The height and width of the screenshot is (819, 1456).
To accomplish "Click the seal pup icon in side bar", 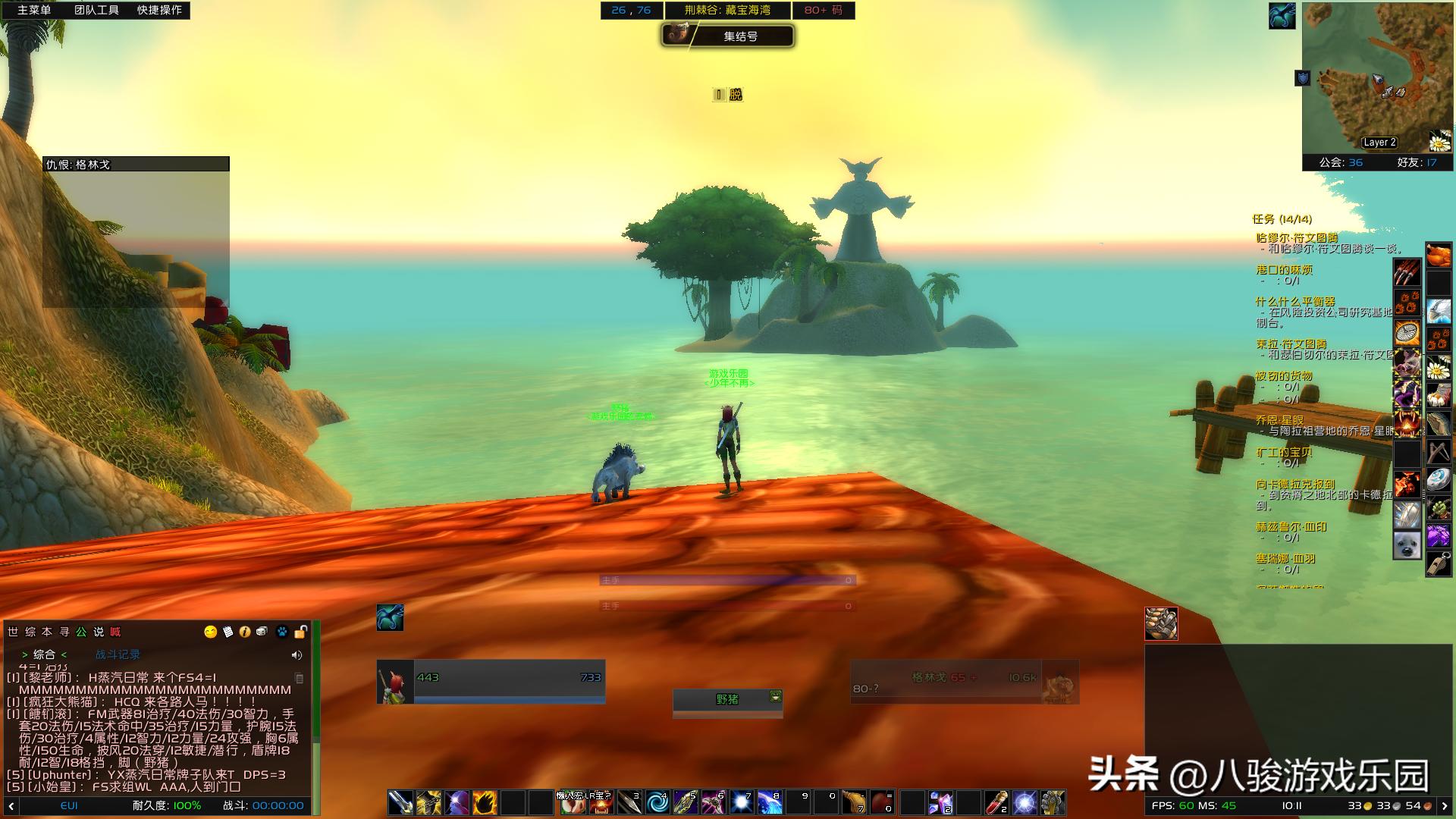I will tap(1407, 545).
